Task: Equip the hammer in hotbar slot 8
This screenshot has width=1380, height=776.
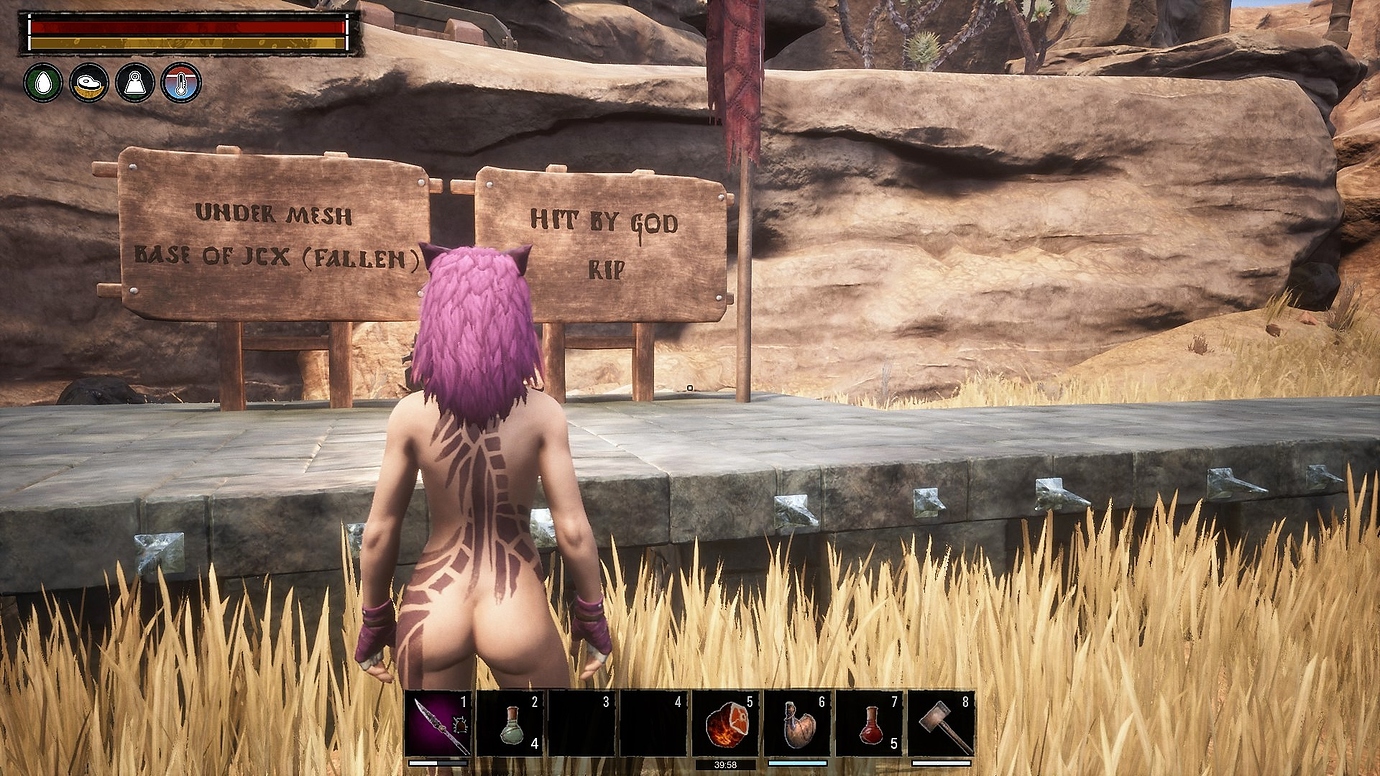Action: [x=941, y=723]
